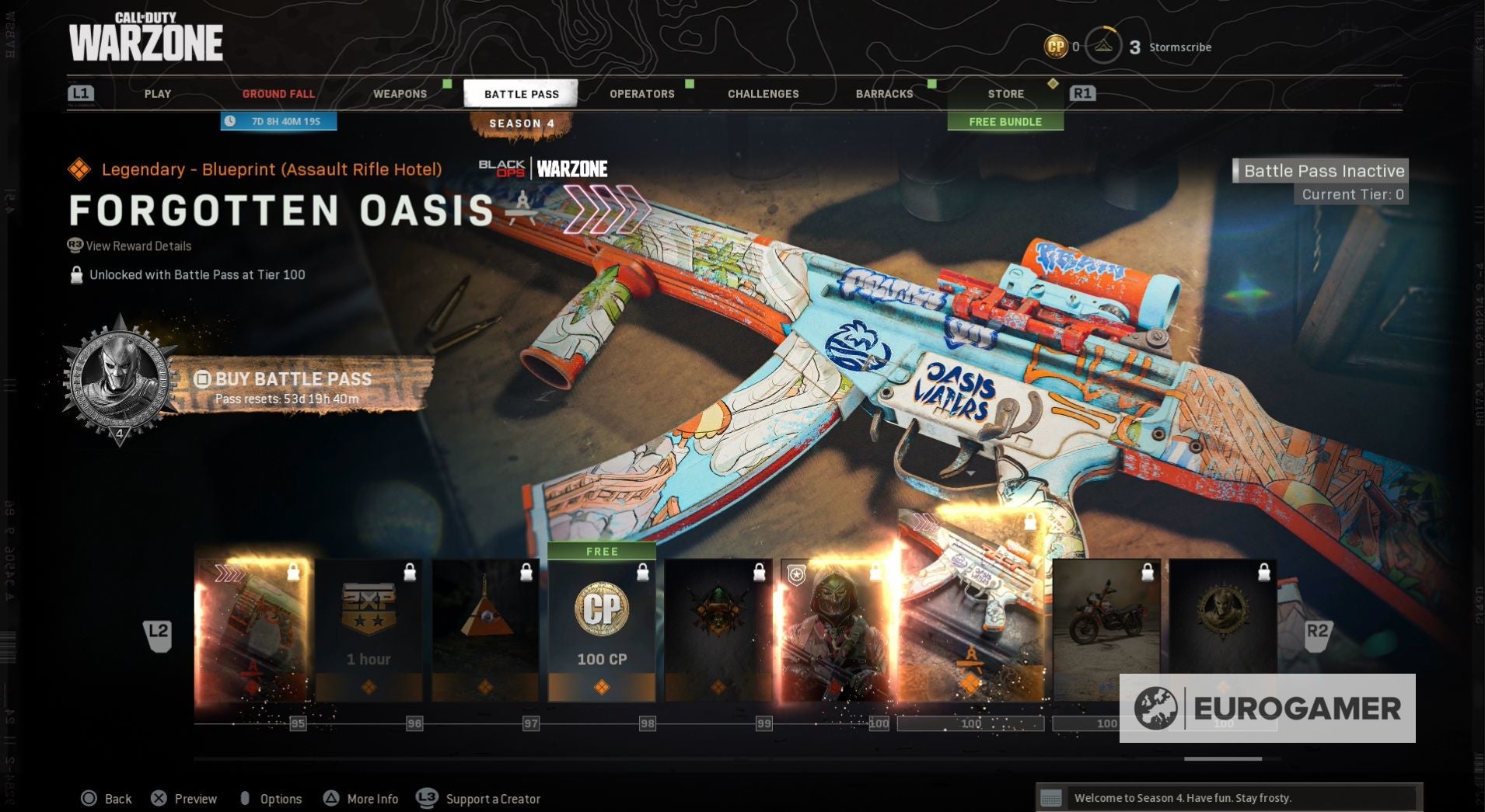This screenshot has height=812, width=1485.
Task: View Reward Details for Forgotten Oasis
Action: [138, 246]
